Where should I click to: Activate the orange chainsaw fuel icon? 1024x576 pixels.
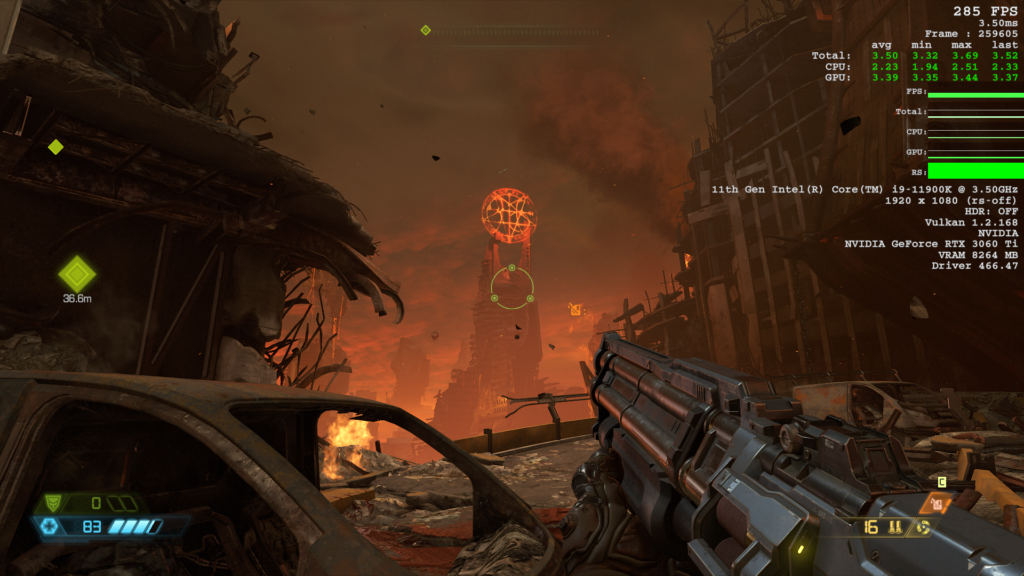click(938, 505)
